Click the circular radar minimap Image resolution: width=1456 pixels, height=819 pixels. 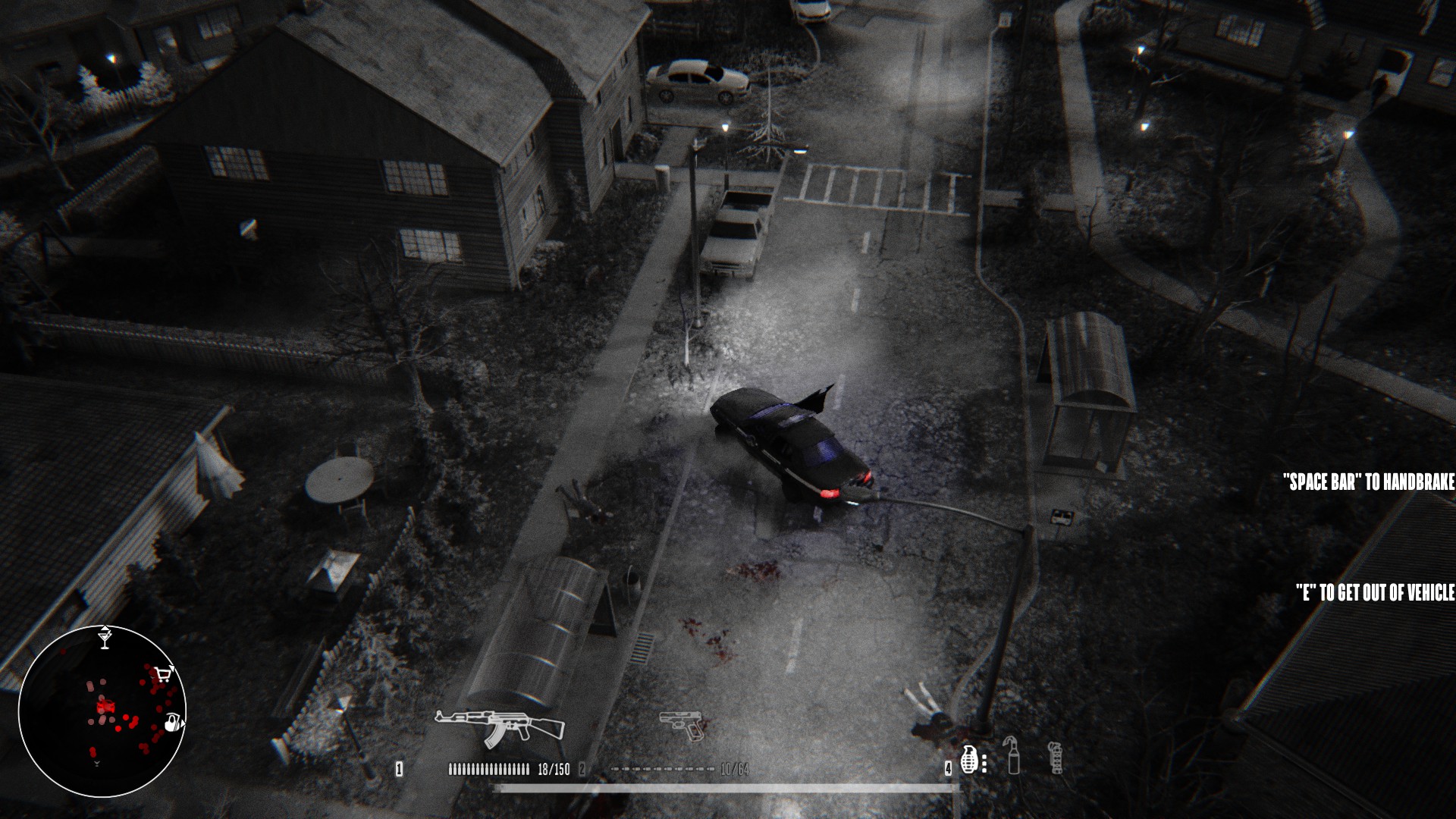102,711
